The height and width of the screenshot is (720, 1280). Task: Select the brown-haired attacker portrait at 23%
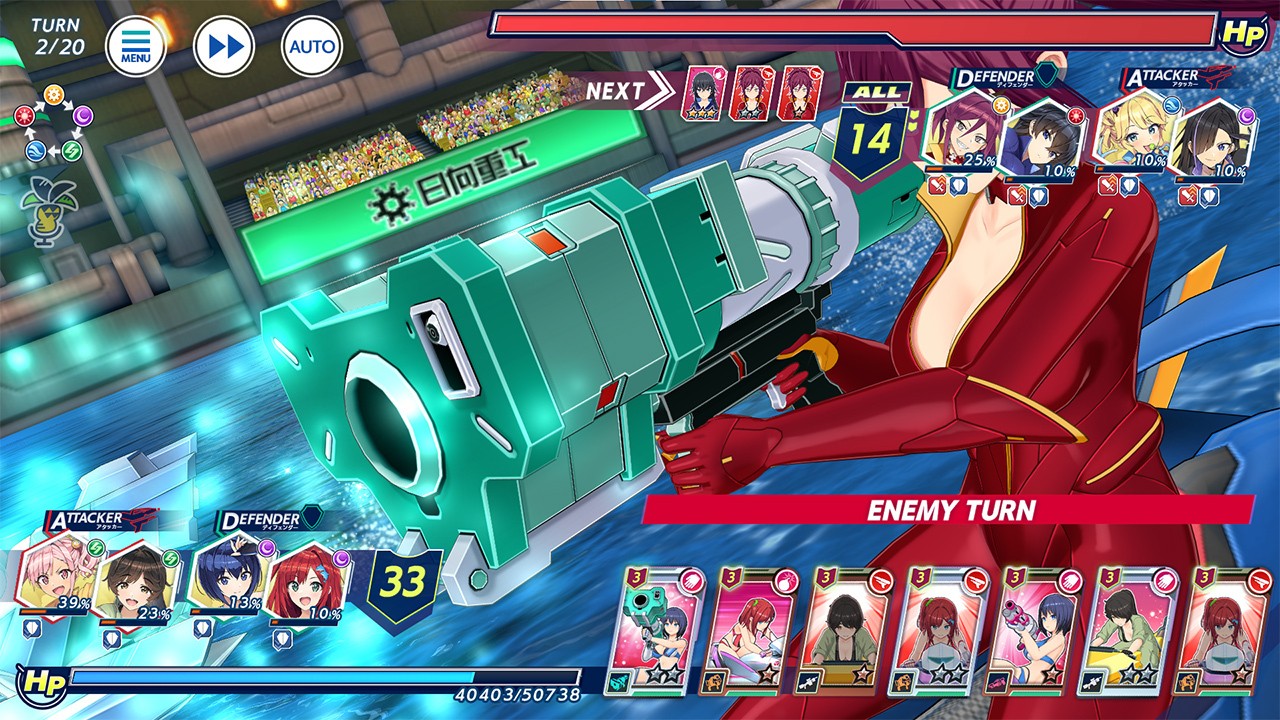[x=135, y=580]
